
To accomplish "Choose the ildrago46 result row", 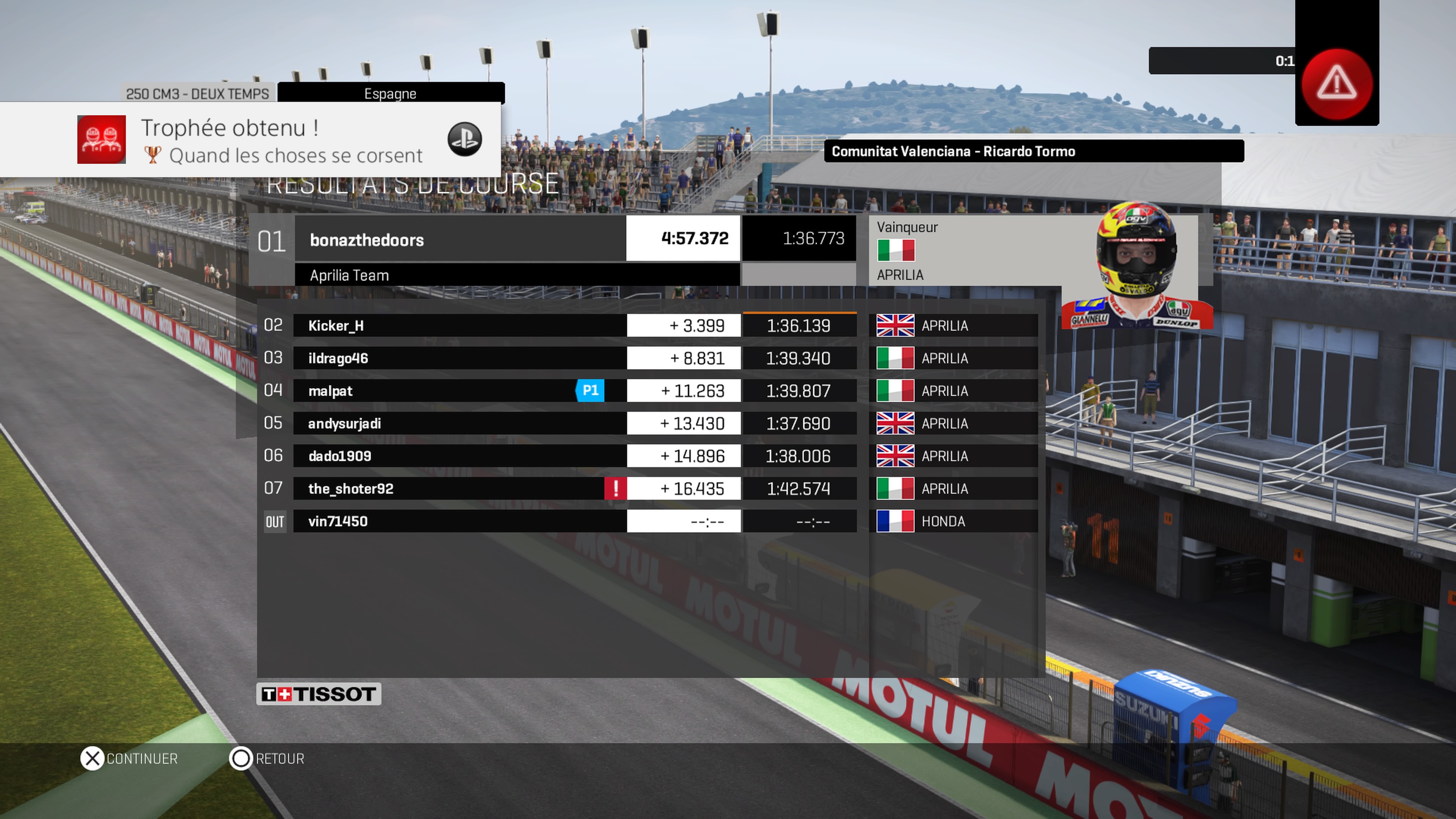I will coord(459,358).
